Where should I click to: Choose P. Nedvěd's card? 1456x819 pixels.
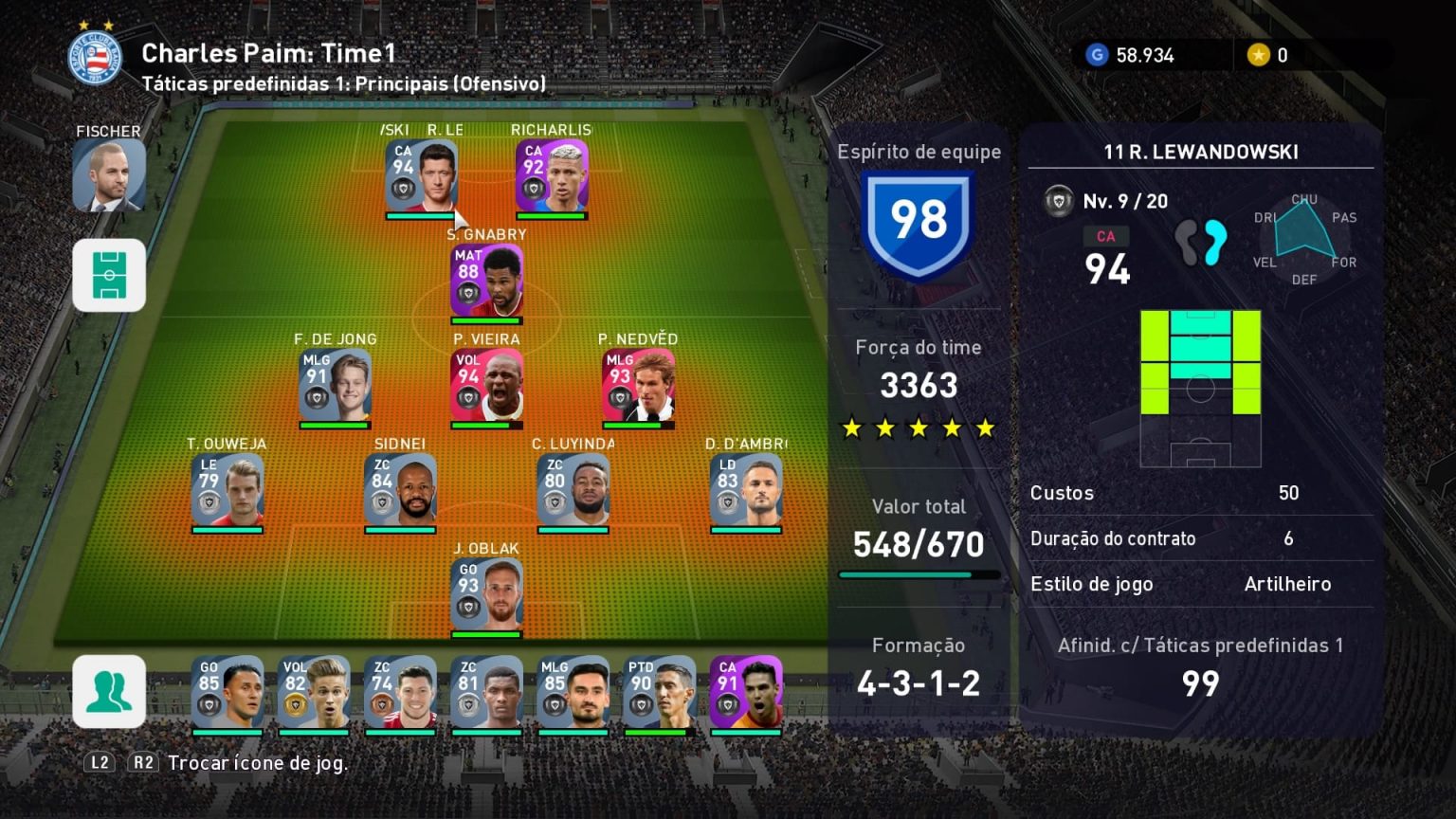click(x=638, y=386)
